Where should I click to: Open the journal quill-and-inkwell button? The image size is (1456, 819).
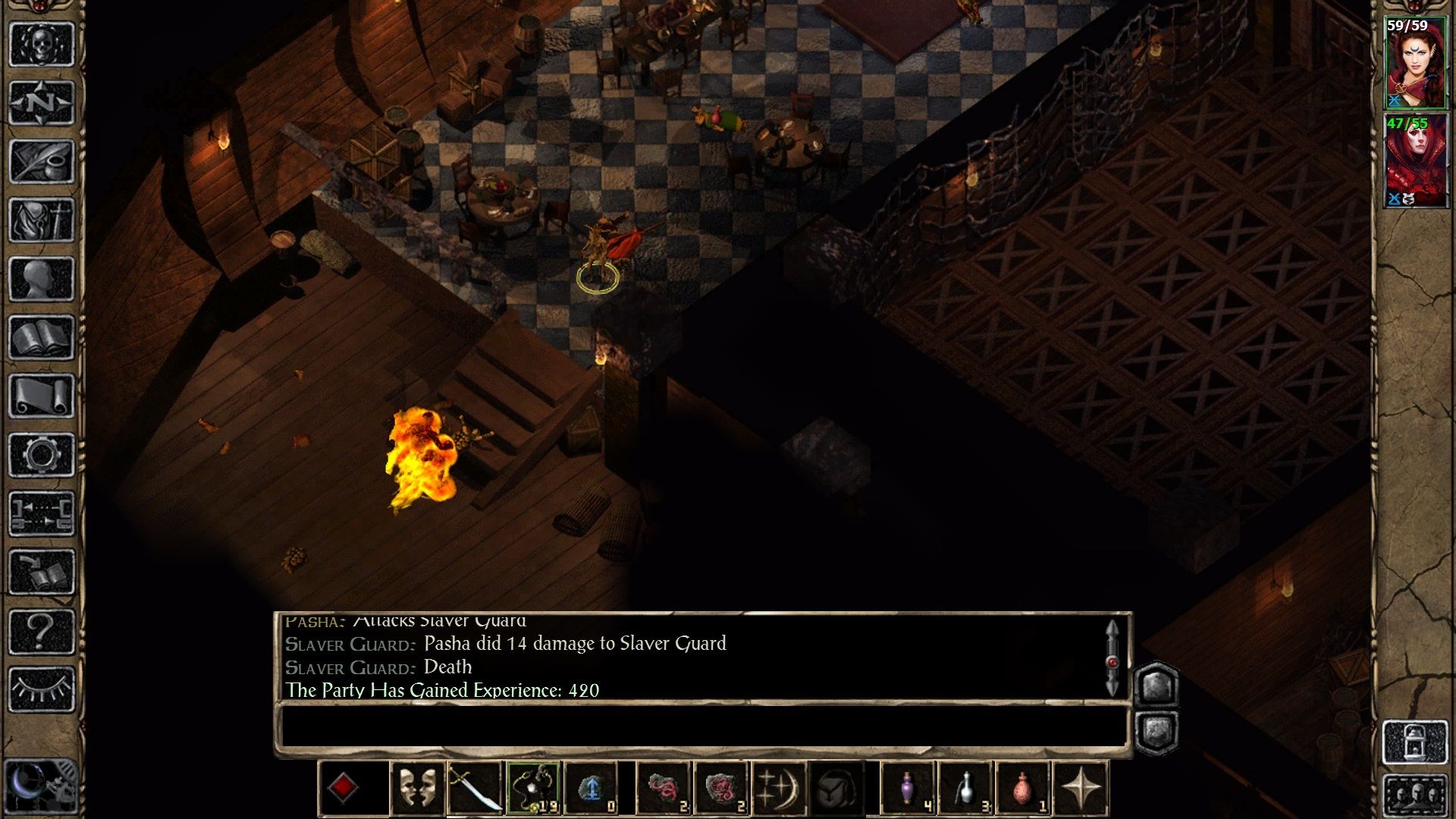(41, 162)
